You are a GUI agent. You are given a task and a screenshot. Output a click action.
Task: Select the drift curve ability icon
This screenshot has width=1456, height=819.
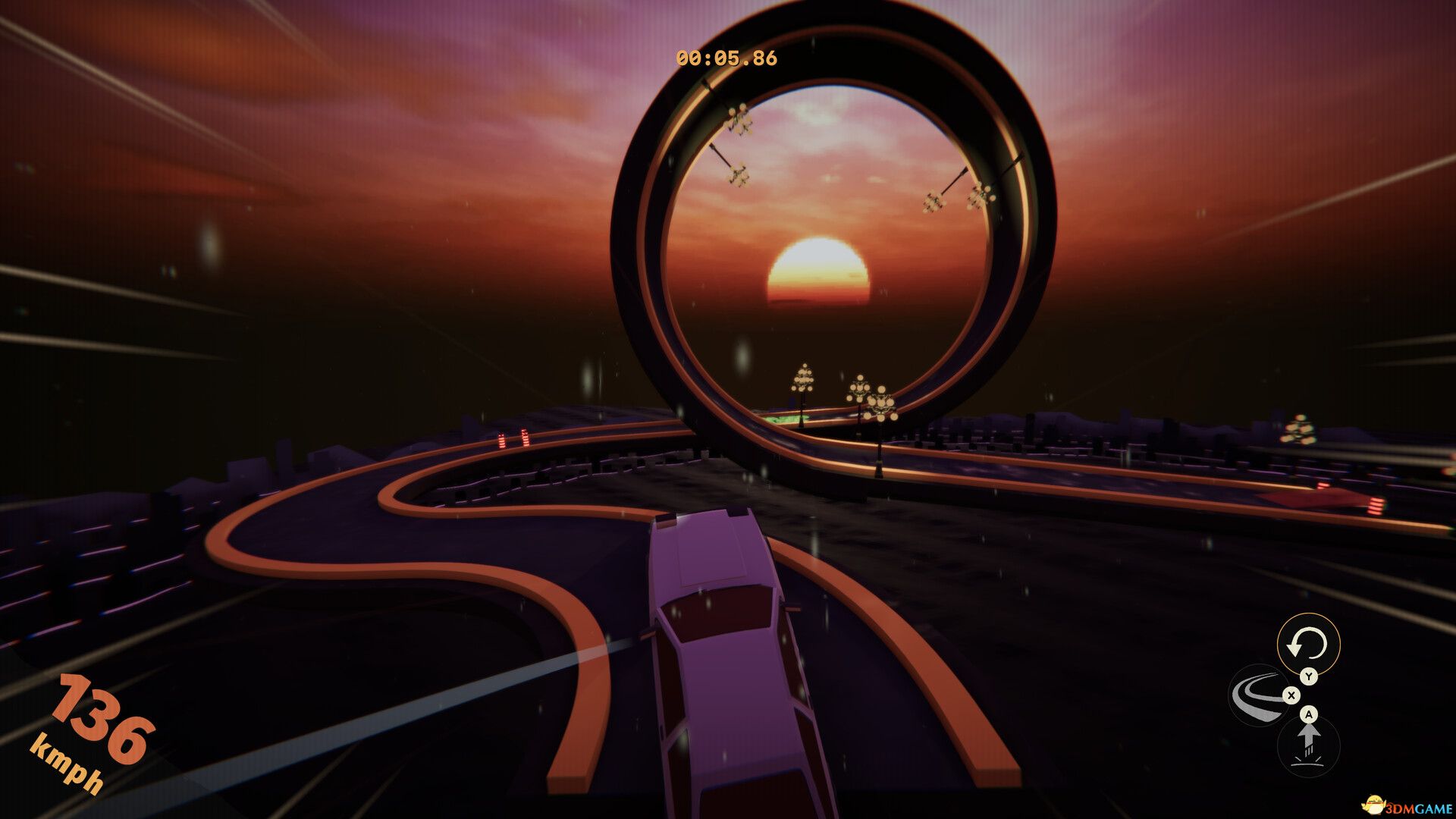click(x=1258, y=695)
